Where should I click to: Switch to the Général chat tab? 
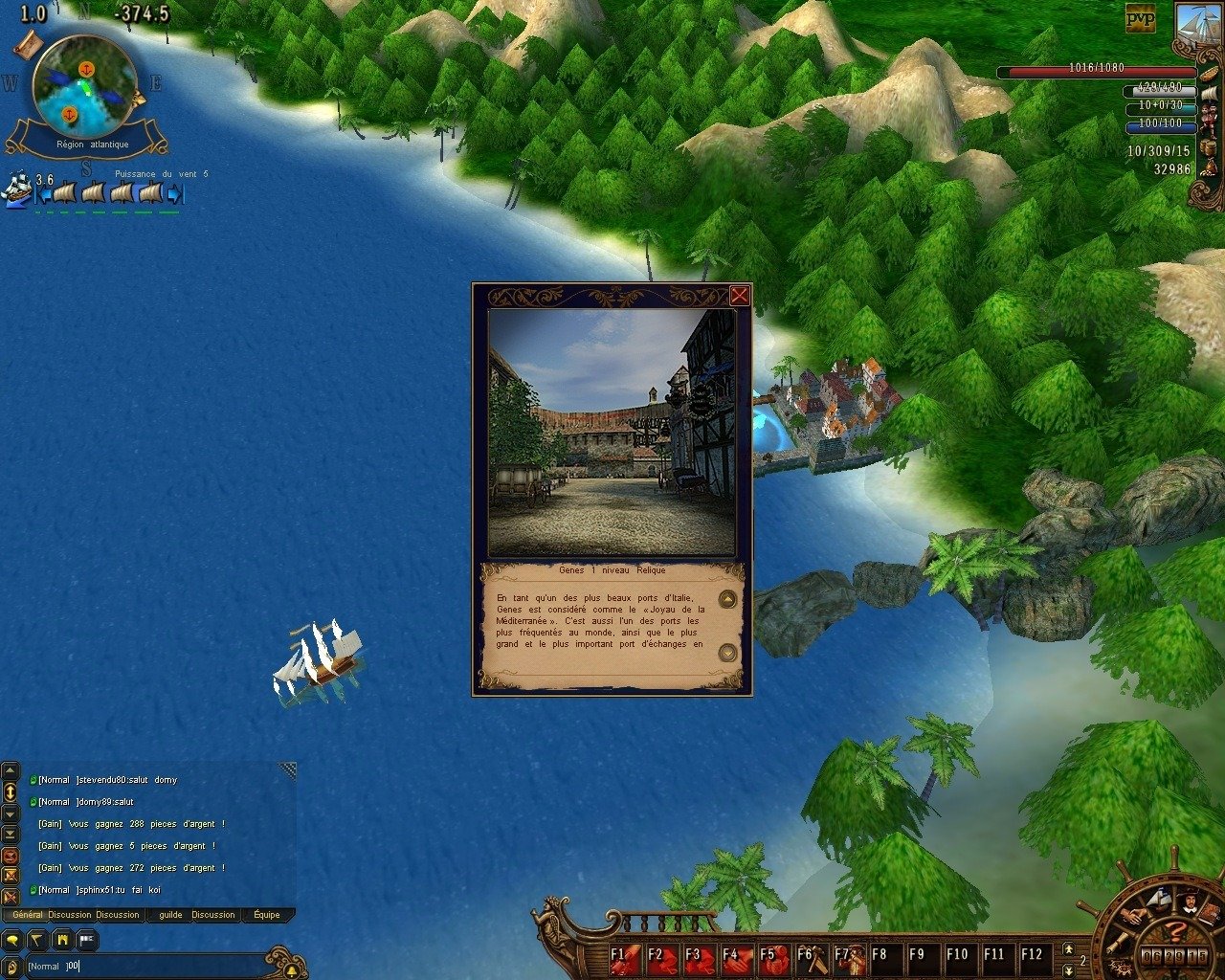[27, 915]
